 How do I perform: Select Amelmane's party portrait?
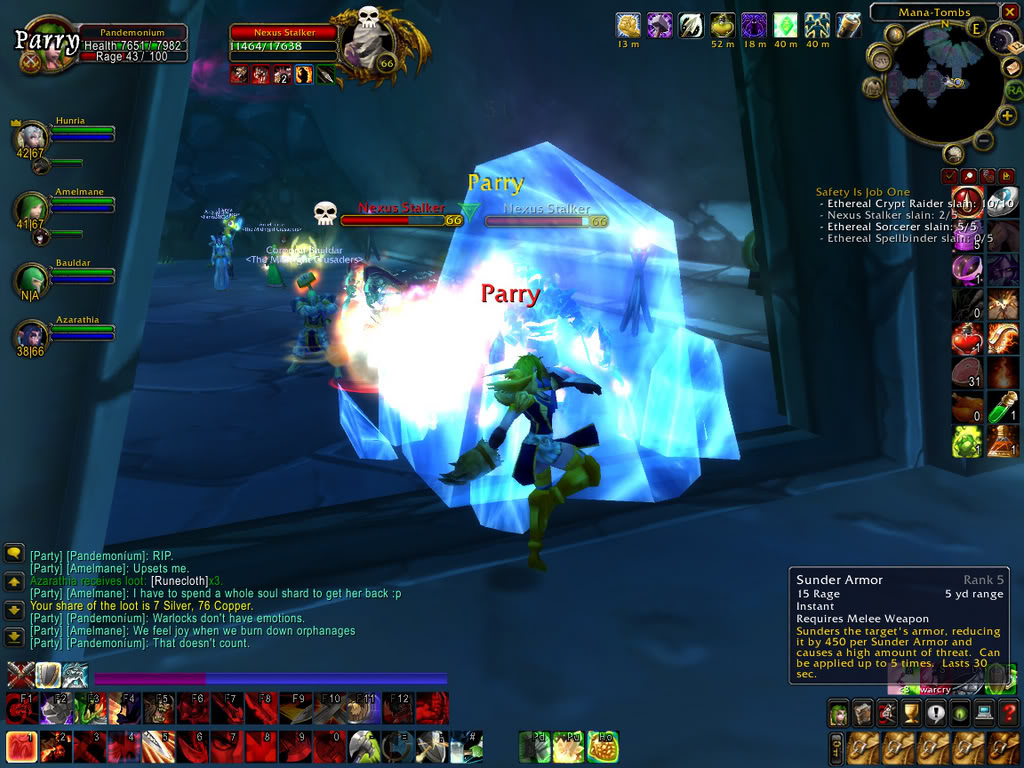tap(31, 208)
